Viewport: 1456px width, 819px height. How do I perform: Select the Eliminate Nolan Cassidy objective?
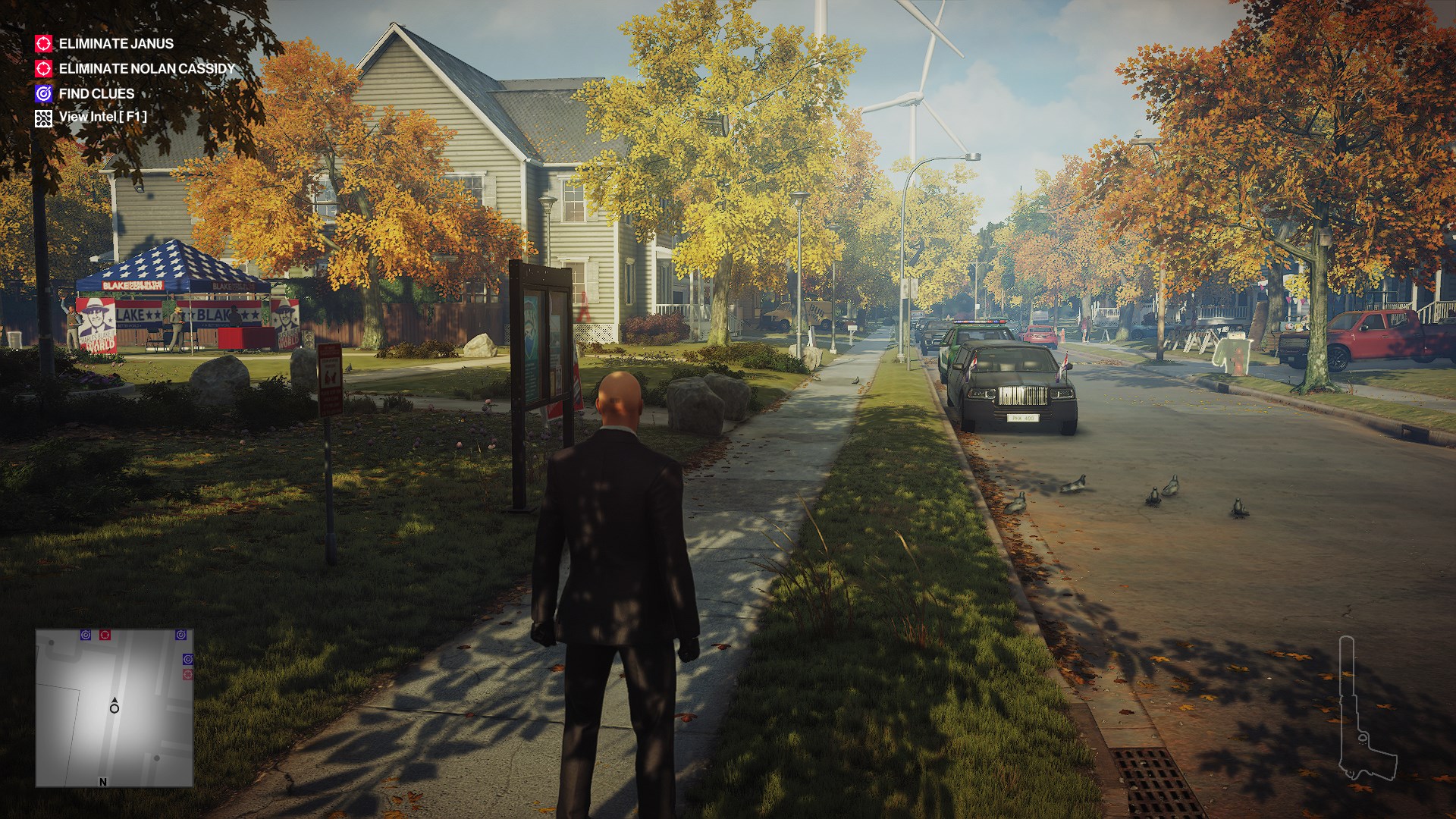[x=146, y=69]
